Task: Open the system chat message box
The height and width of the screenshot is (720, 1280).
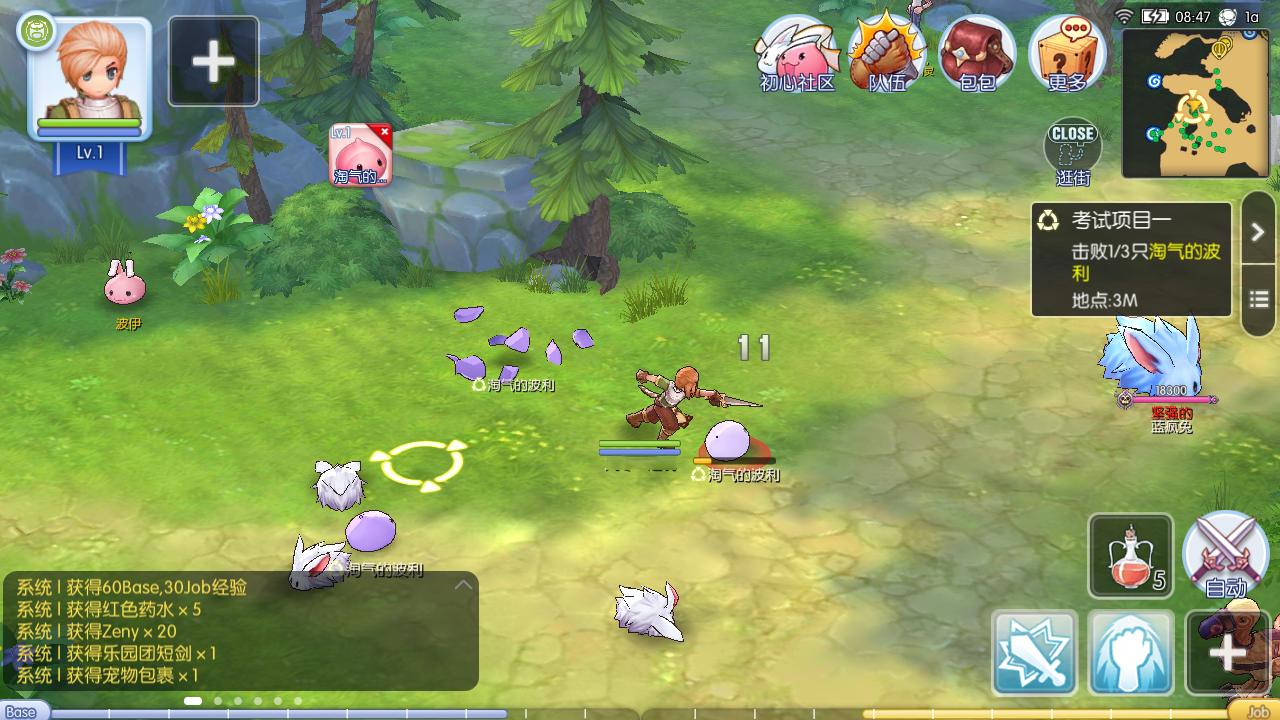Action: pyautogui.click(x=240, y=631)
